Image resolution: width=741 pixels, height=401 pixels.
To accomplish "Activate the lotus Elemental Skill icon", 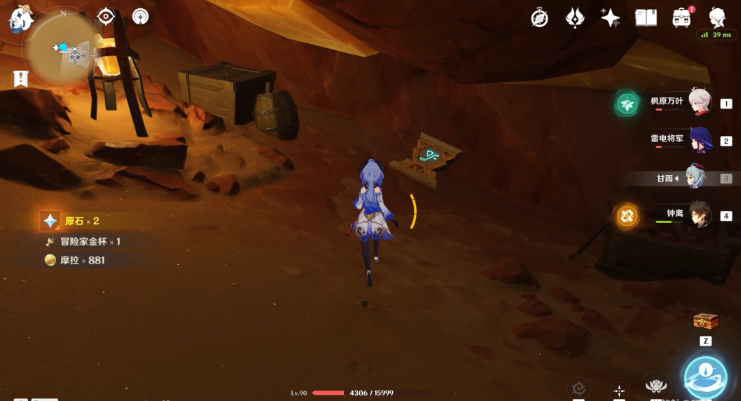I will coord(656,386).
